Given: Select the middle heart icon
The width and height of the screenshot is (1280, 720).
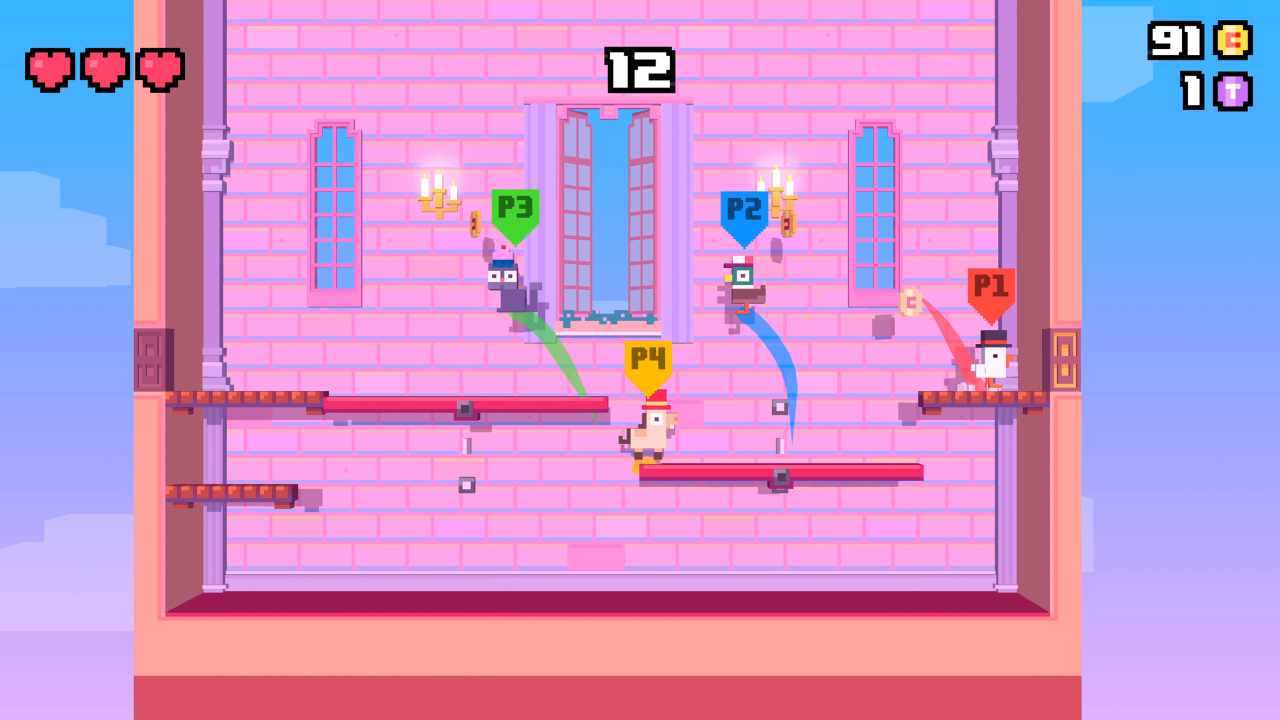Looking at the screenshot, I should coord(103,69).
